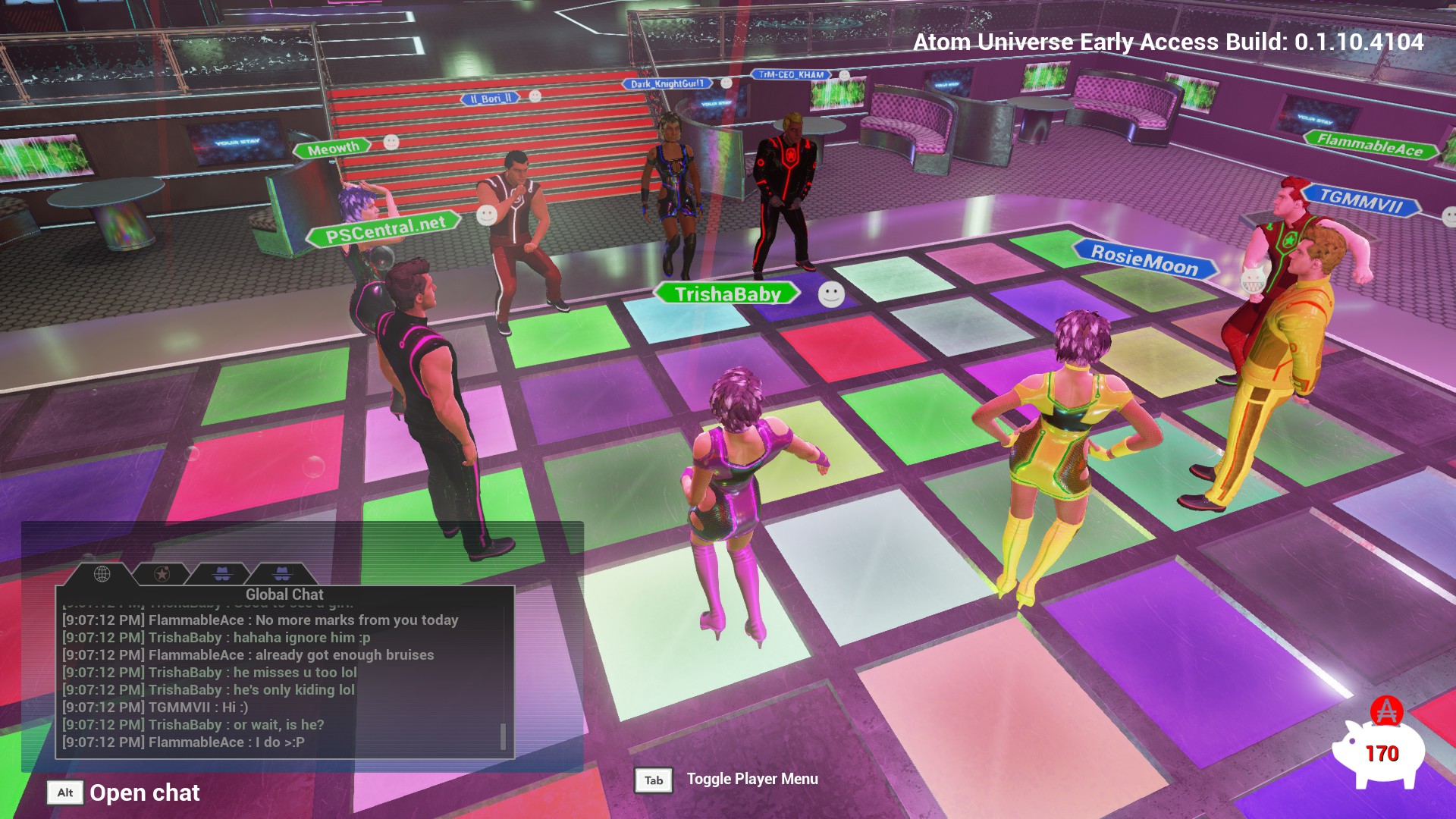Open the piggy bank currency icon
The width and height of the screenshot is (1456, 819).
1378,752
